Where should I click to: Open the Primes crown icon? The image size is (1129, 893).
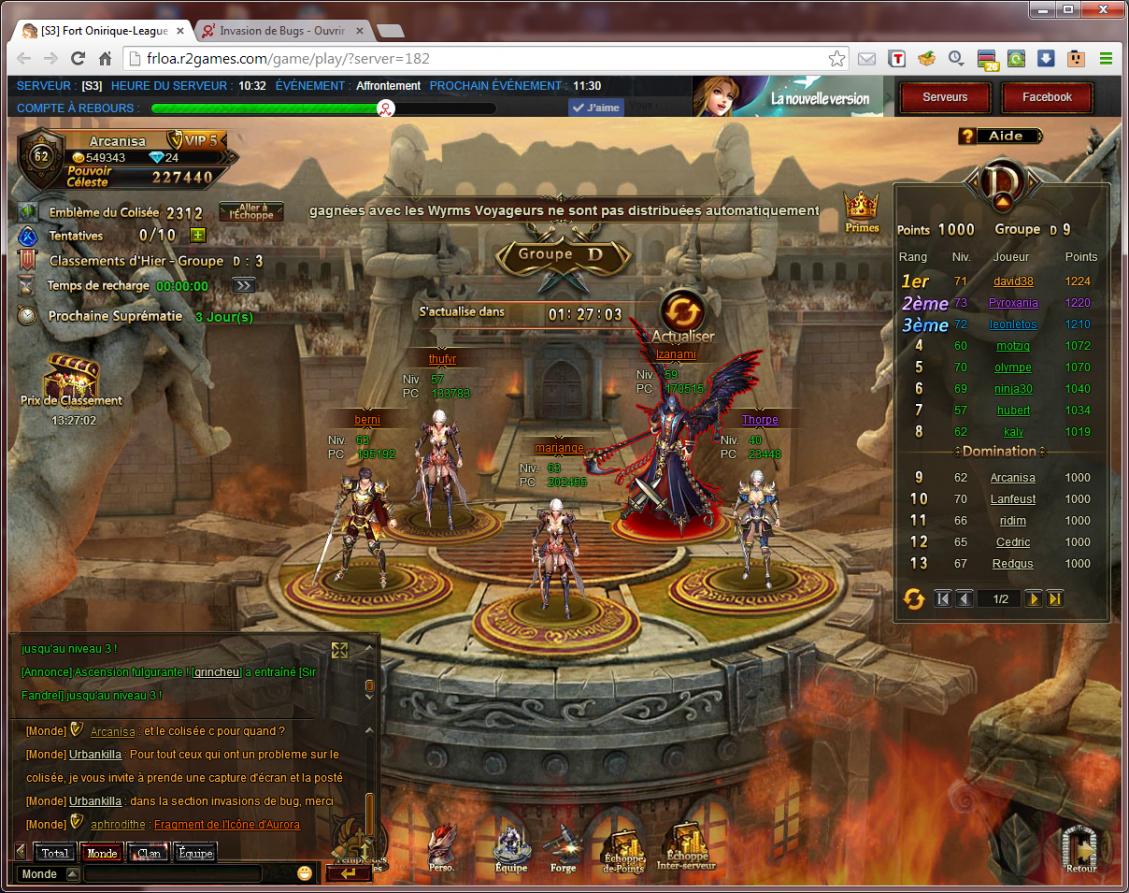(861, 210)
